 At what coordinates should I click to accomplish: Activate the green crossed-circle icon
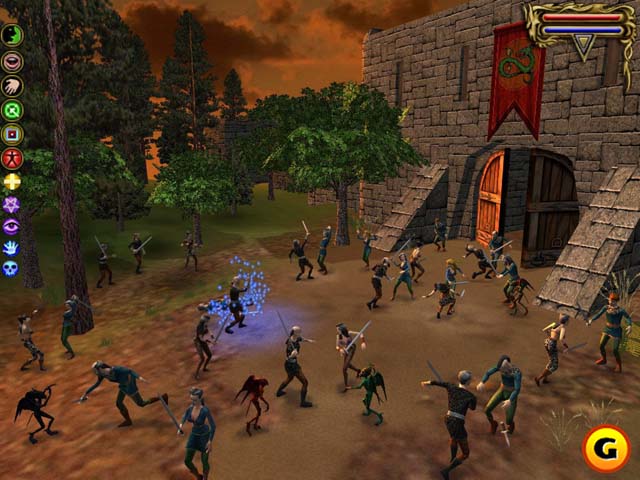[12, 110]
